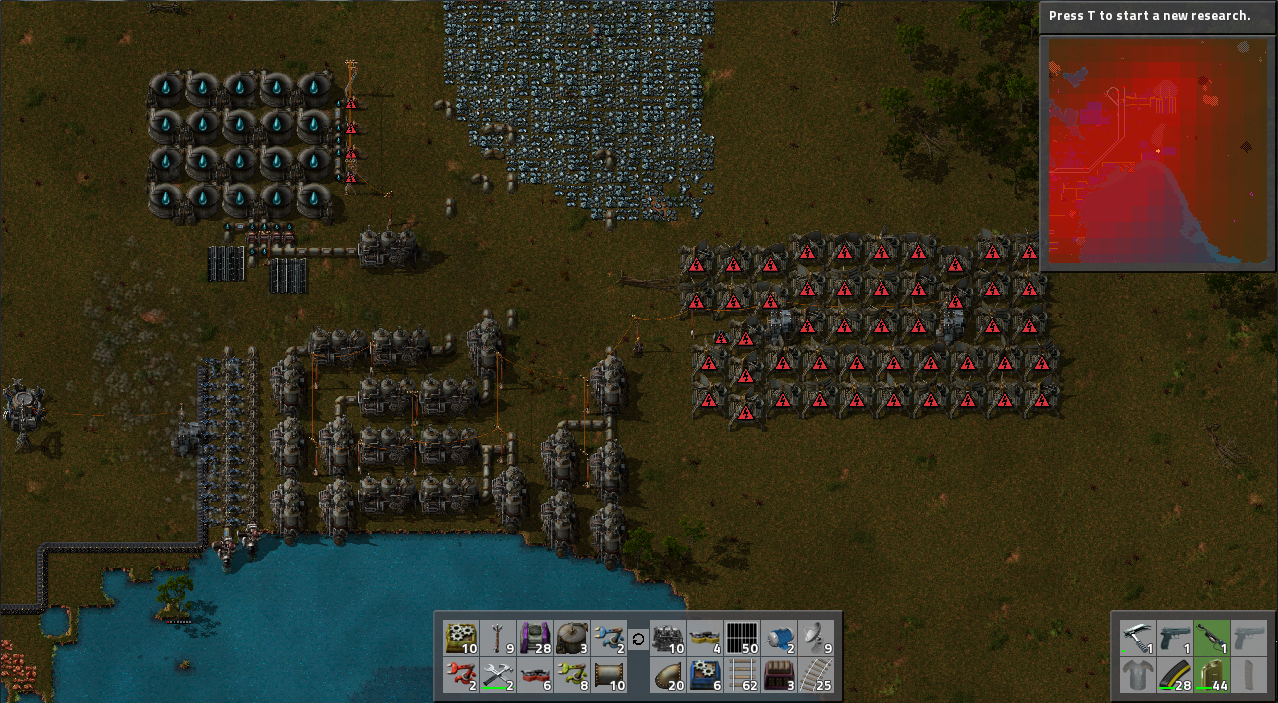Click the pistol weapon slot
This screenshot has height=703, width=1278.
pyautogui.click(x=1175, y=637)
